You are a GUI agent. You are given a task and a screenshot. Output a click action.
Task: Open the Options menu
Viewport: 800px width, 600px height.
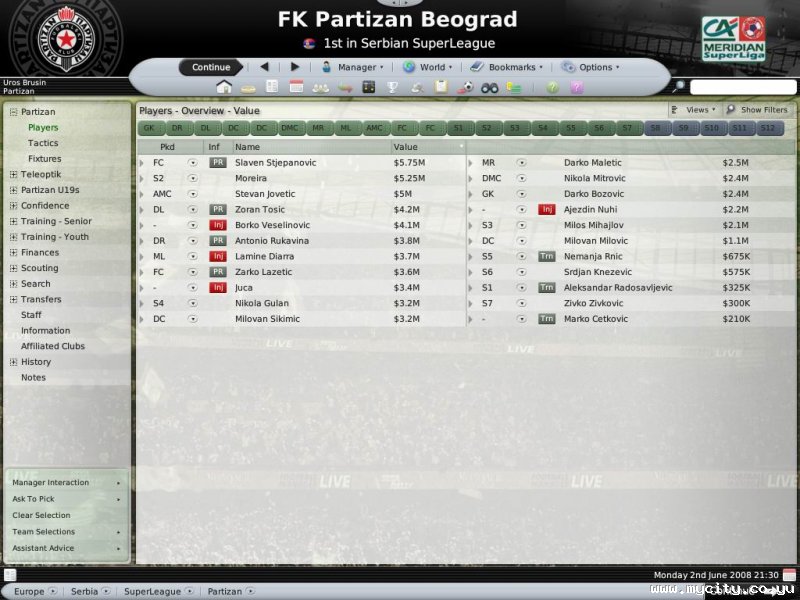591,67
